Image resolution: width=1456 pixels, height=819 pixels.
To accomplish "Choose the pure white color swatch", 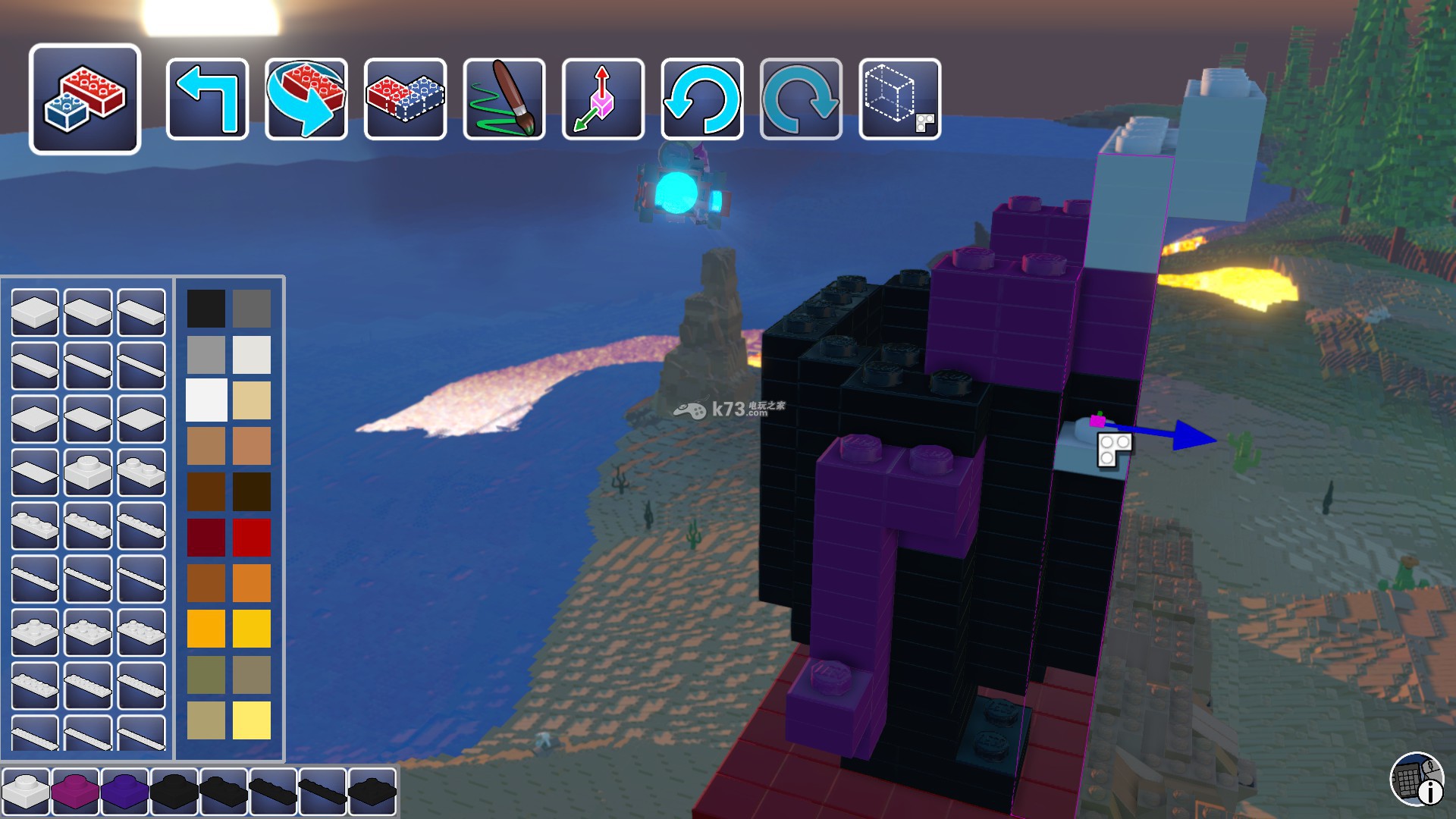I will click(206, 400).
